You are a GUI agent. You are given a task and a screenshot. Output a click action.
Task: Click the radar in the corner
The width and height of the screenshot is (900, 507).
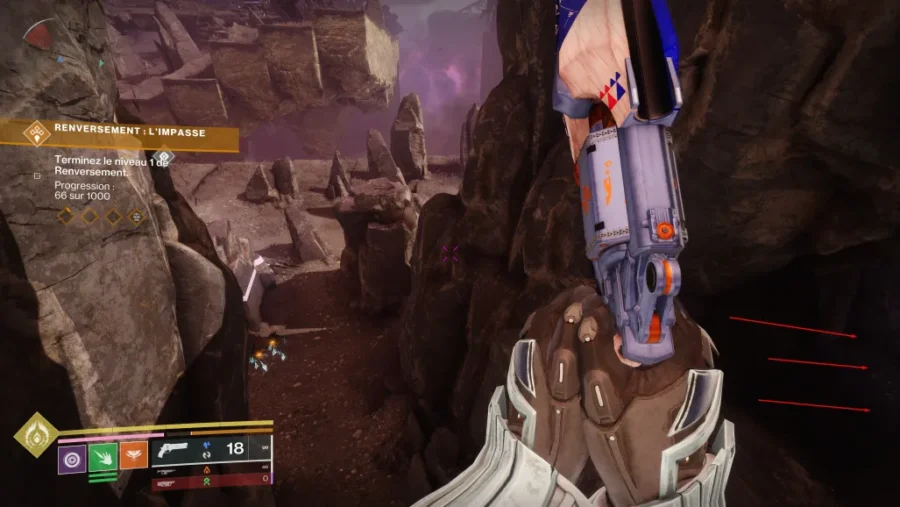[40, 36]
